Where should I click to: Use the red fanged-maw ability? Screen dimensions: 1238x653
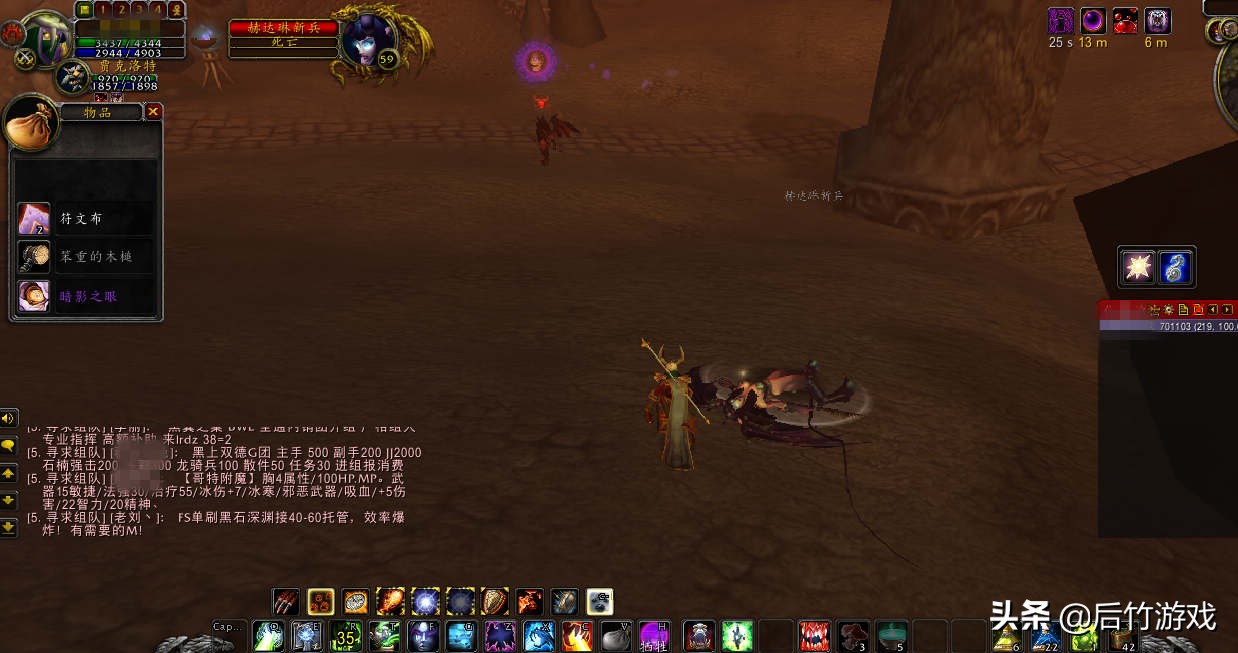pyautogui.click(x=814, y=635)
